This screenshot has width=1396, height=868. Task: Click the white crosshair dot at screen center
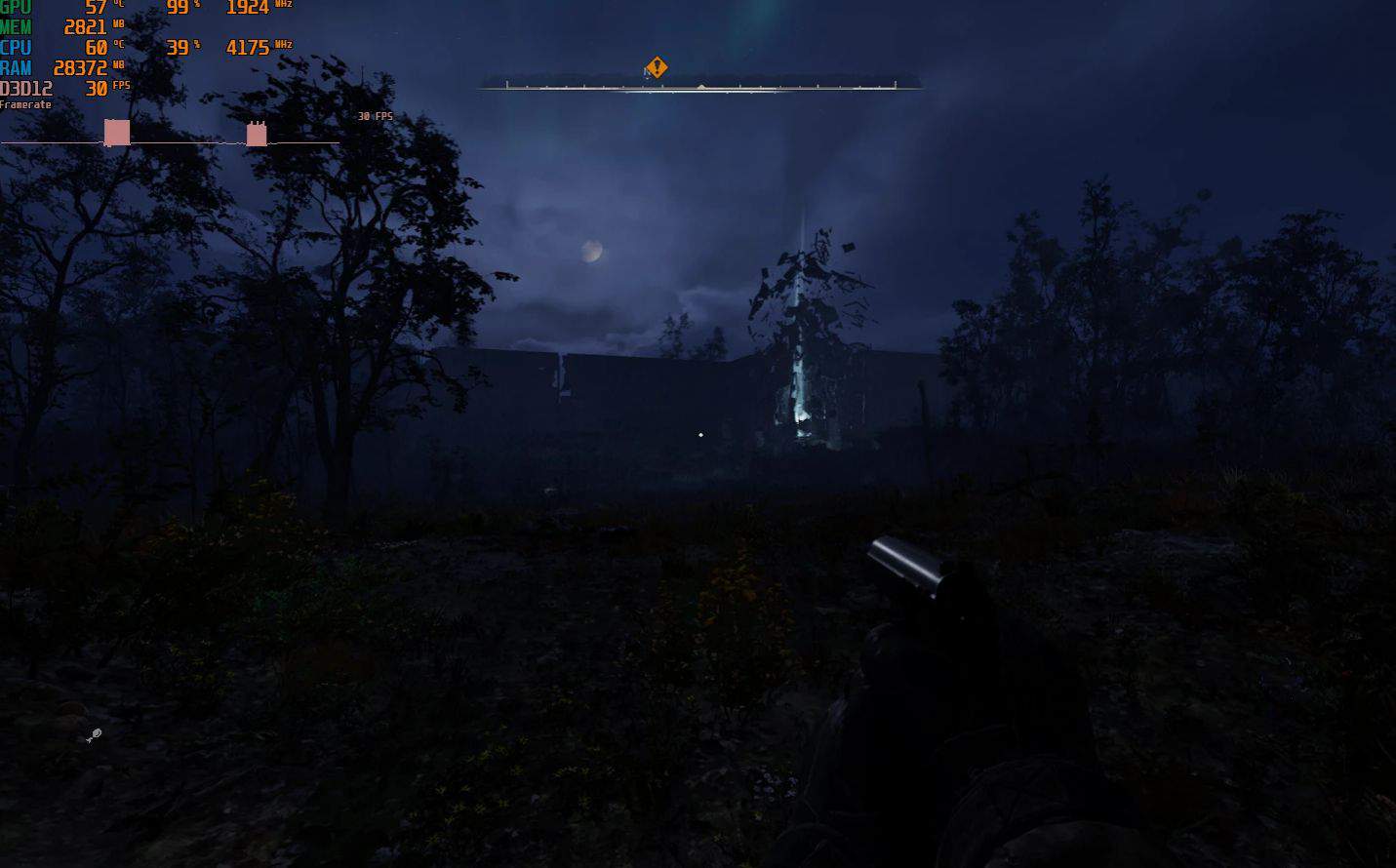pos(700,435)
